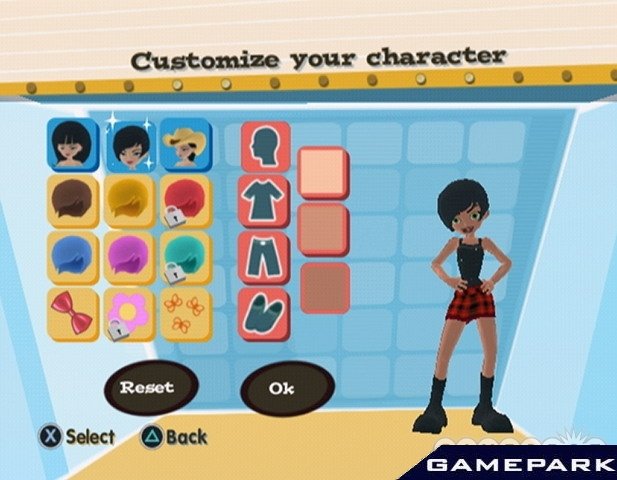Viewport: 617px width, 480px height.
Task: Choose the short-haired girl face with sparkles
Action: pyautogui.click(x=129, y=145)
